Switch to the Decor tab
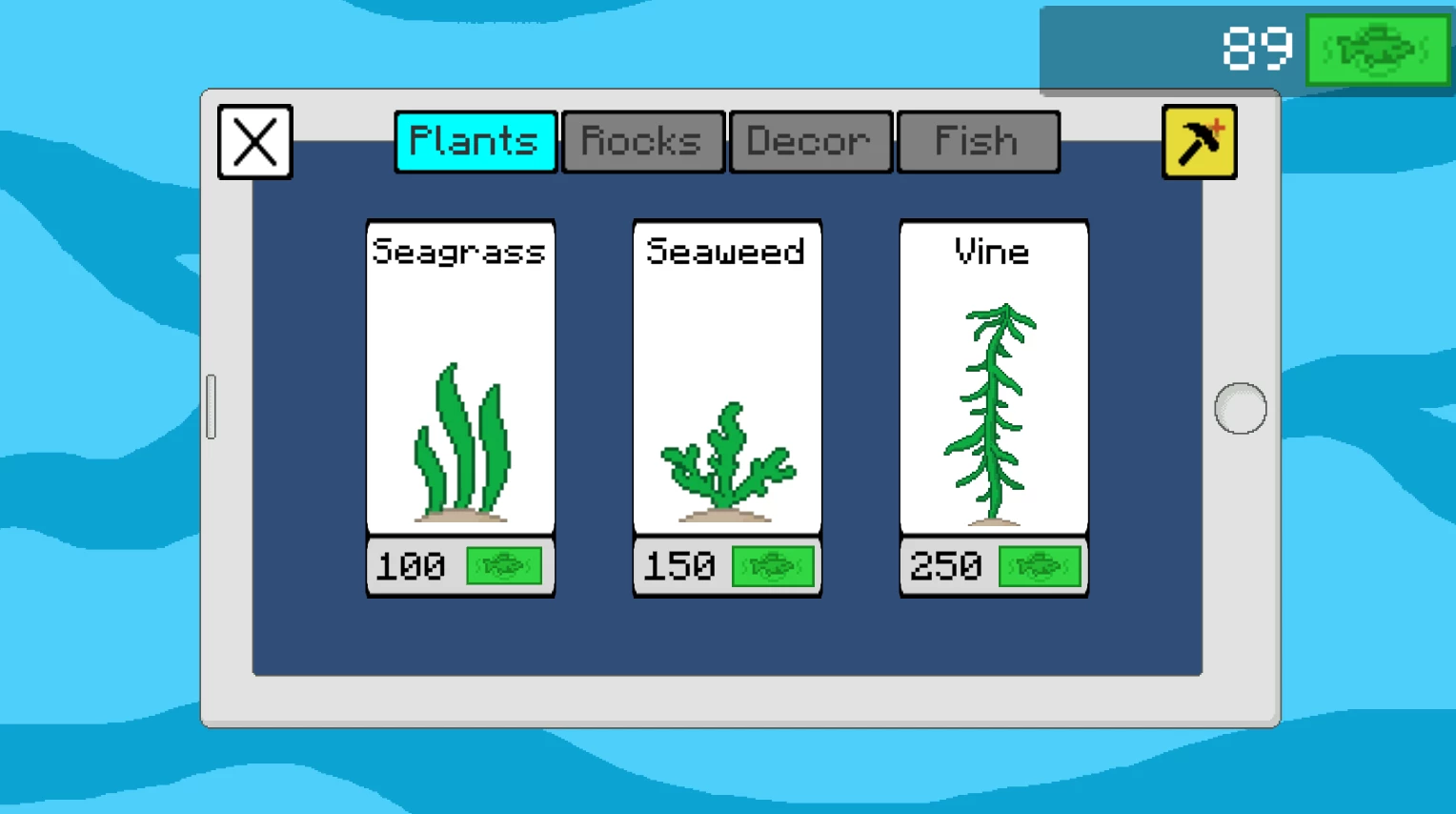Viewport: 1456px width, 814px height. click(x=810, y=141)
